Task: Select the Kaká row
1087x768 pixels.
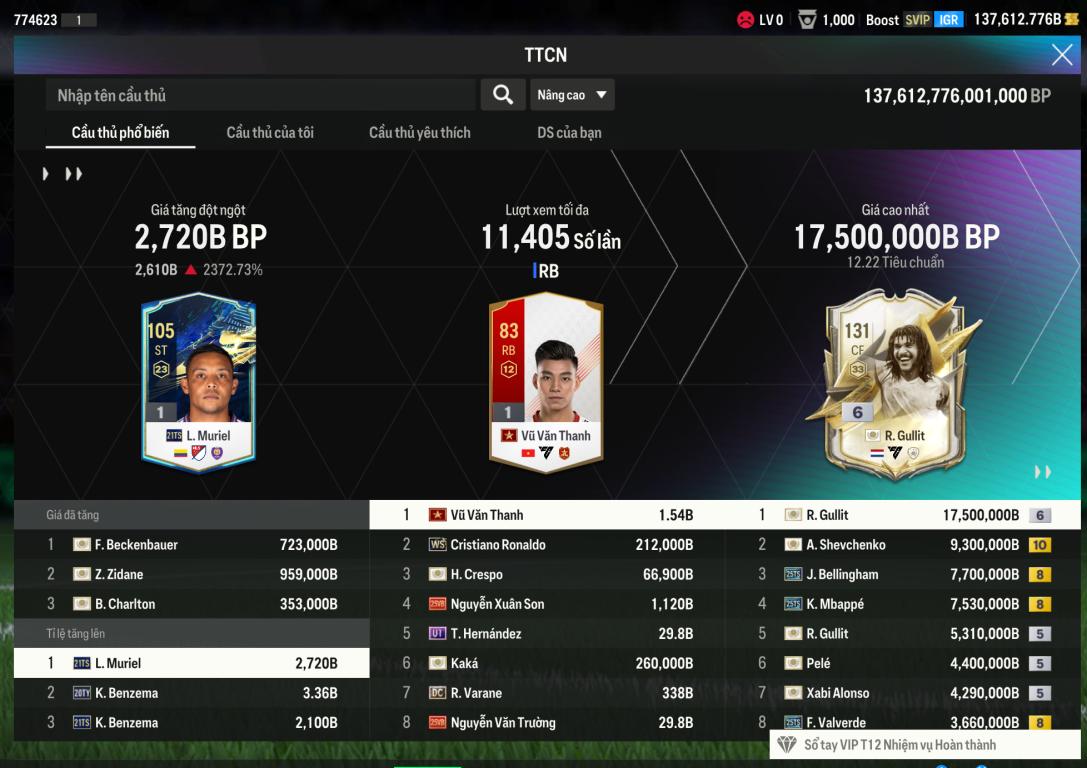Action: point(548,663)
